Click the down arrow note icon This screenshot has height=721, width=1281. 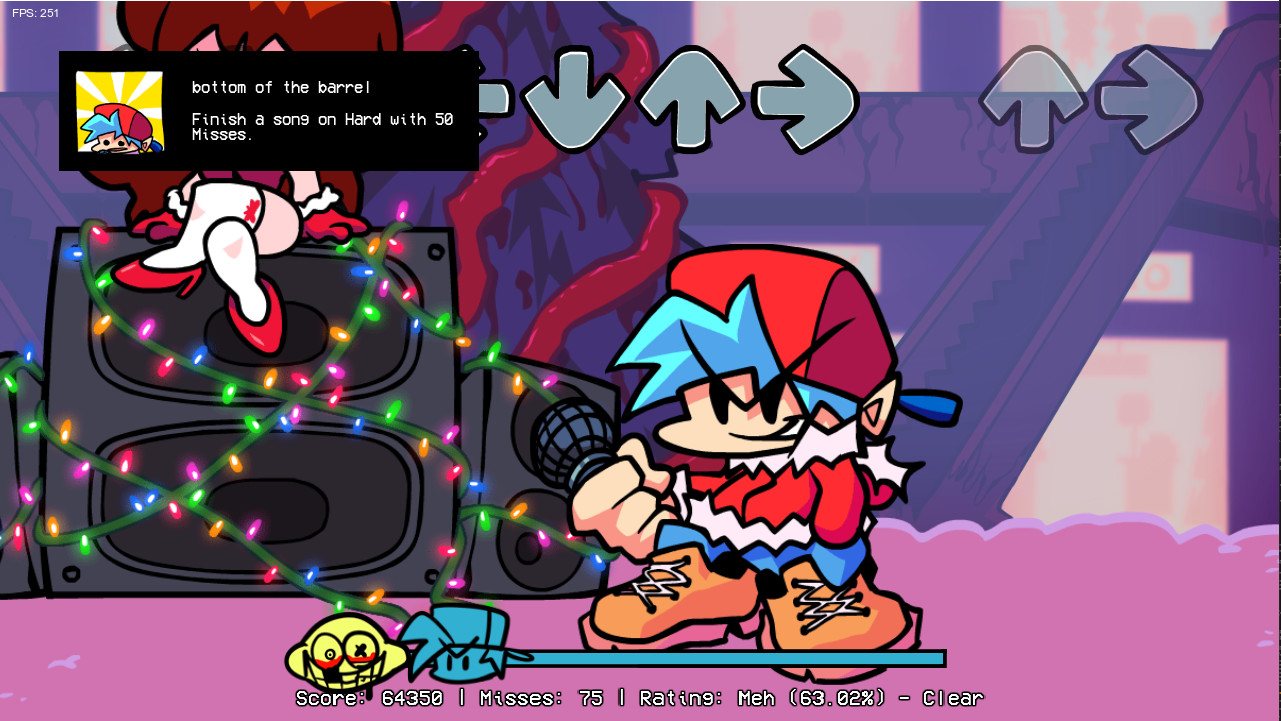tap(573, 97)
